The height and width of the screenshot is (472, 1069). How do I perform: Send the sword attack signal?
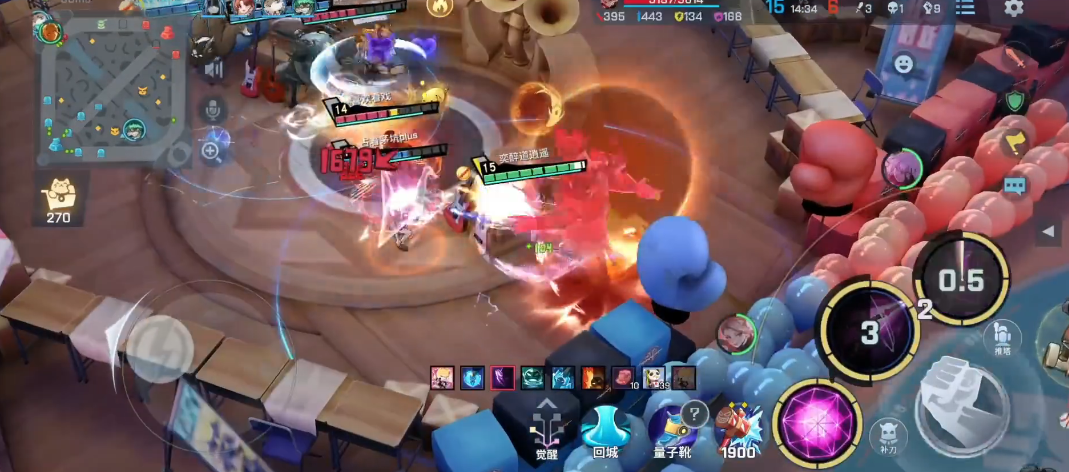coord(1015,57)
